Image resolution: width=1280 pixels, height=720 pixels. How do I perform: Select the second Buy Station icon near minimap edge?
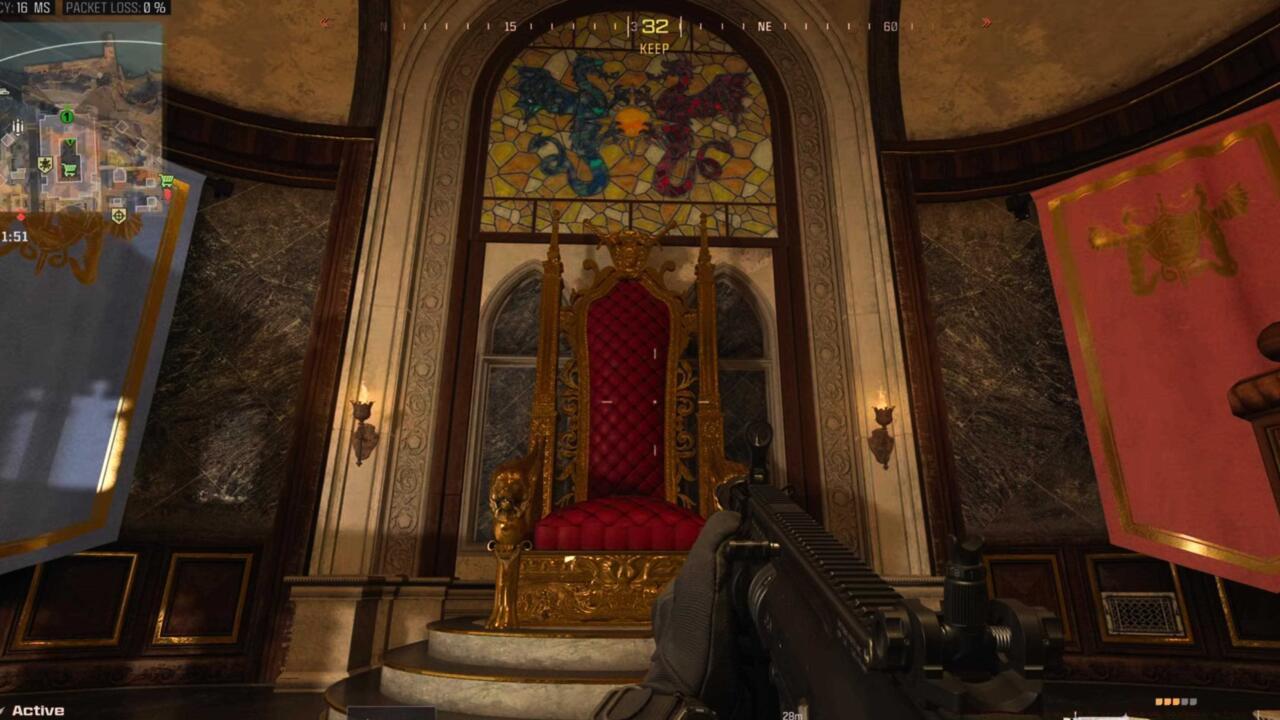[x=167, y=179]
